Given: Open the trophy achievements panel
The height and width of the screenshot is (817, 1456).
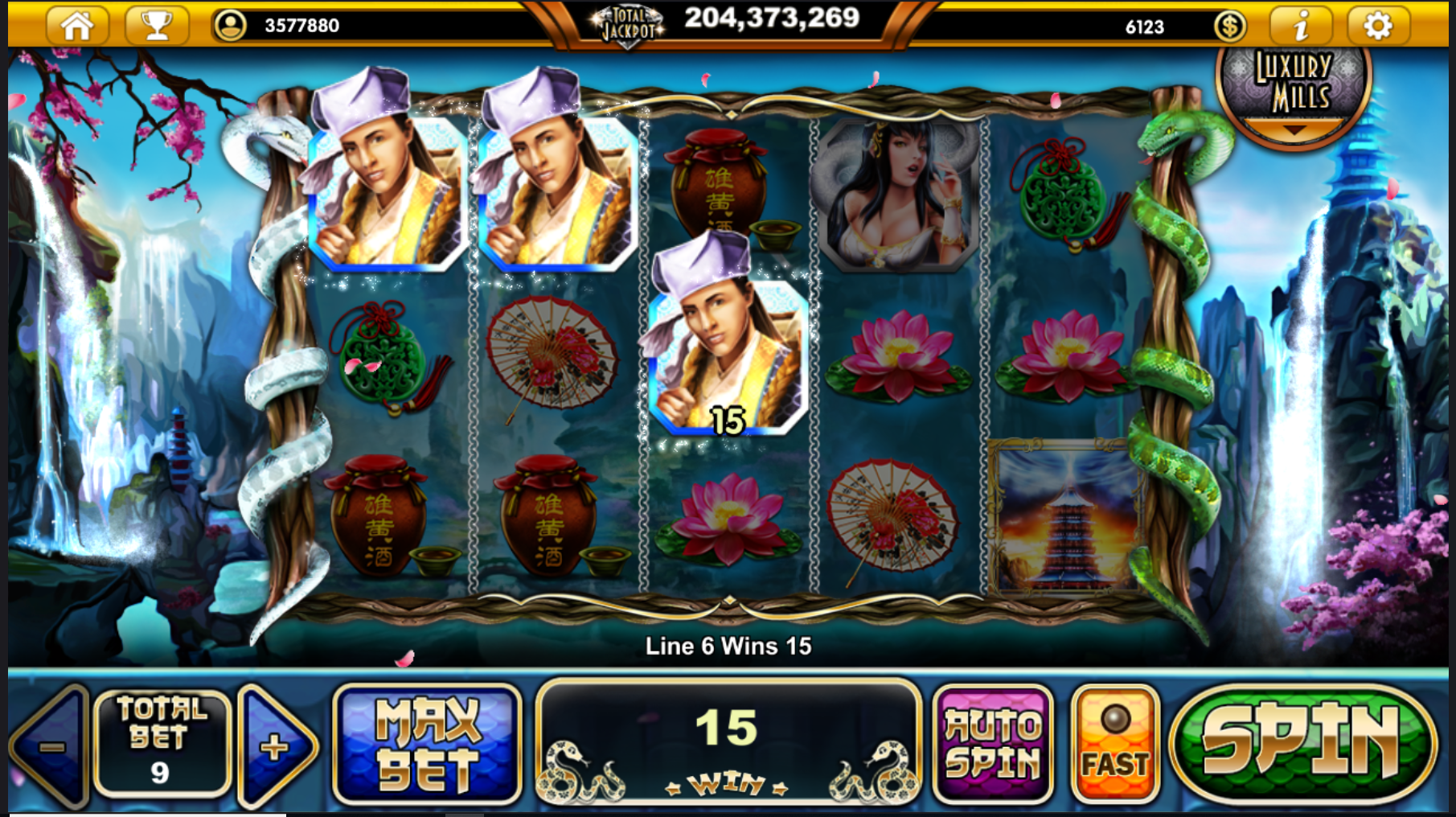Looking at the screenshot, I should coord(157,25).
